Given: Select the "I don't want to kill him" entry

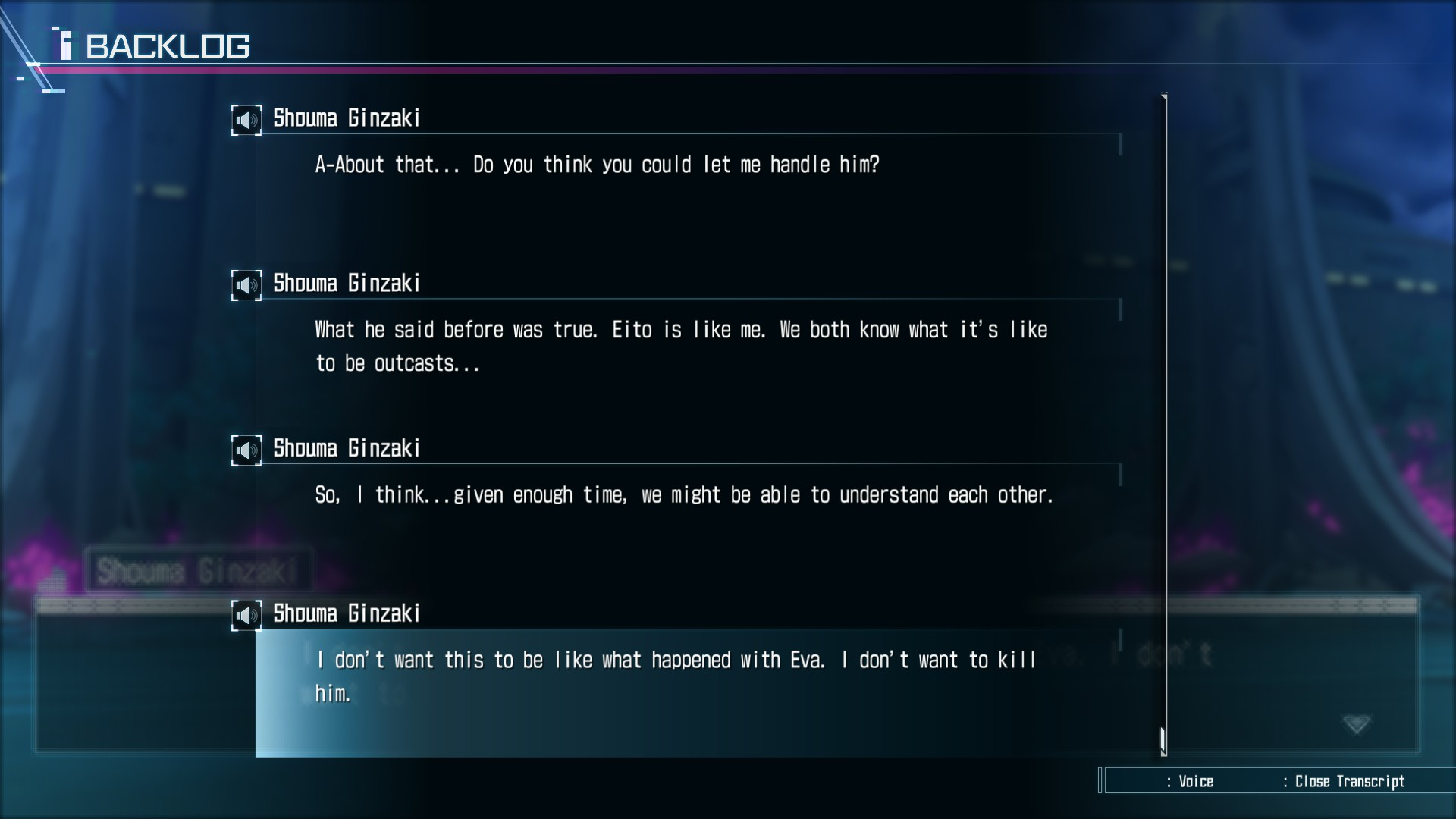Looking at the screenshot, I should point(675,676).
